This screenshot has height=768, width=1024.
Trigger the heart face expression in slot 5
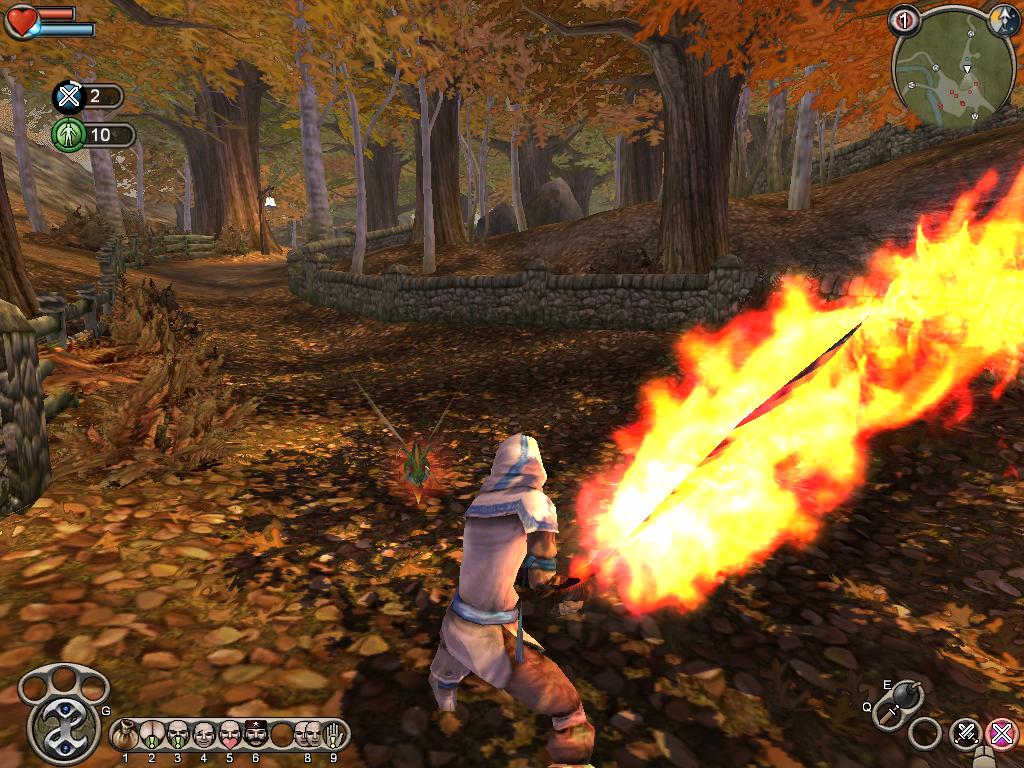(229, 735)
